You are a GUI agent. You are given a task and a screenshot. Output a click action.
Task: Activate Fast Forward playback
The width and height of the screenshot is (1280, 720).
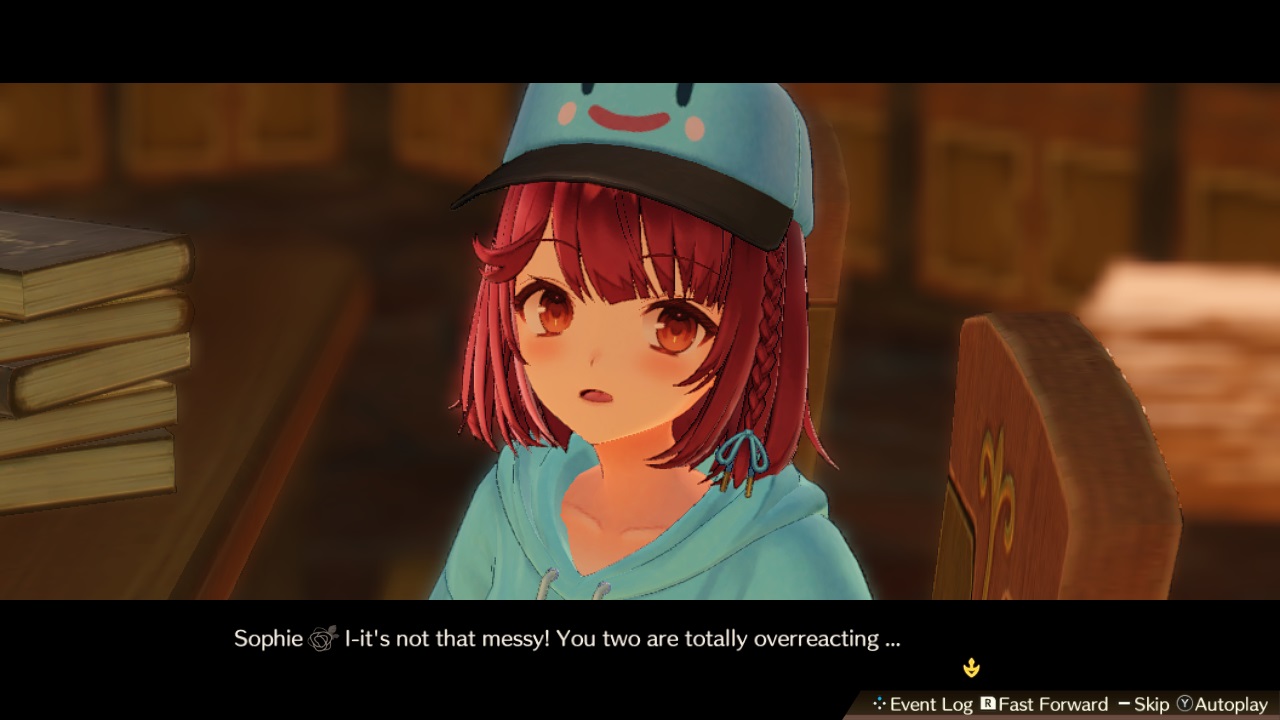[x=1053, y=703]
